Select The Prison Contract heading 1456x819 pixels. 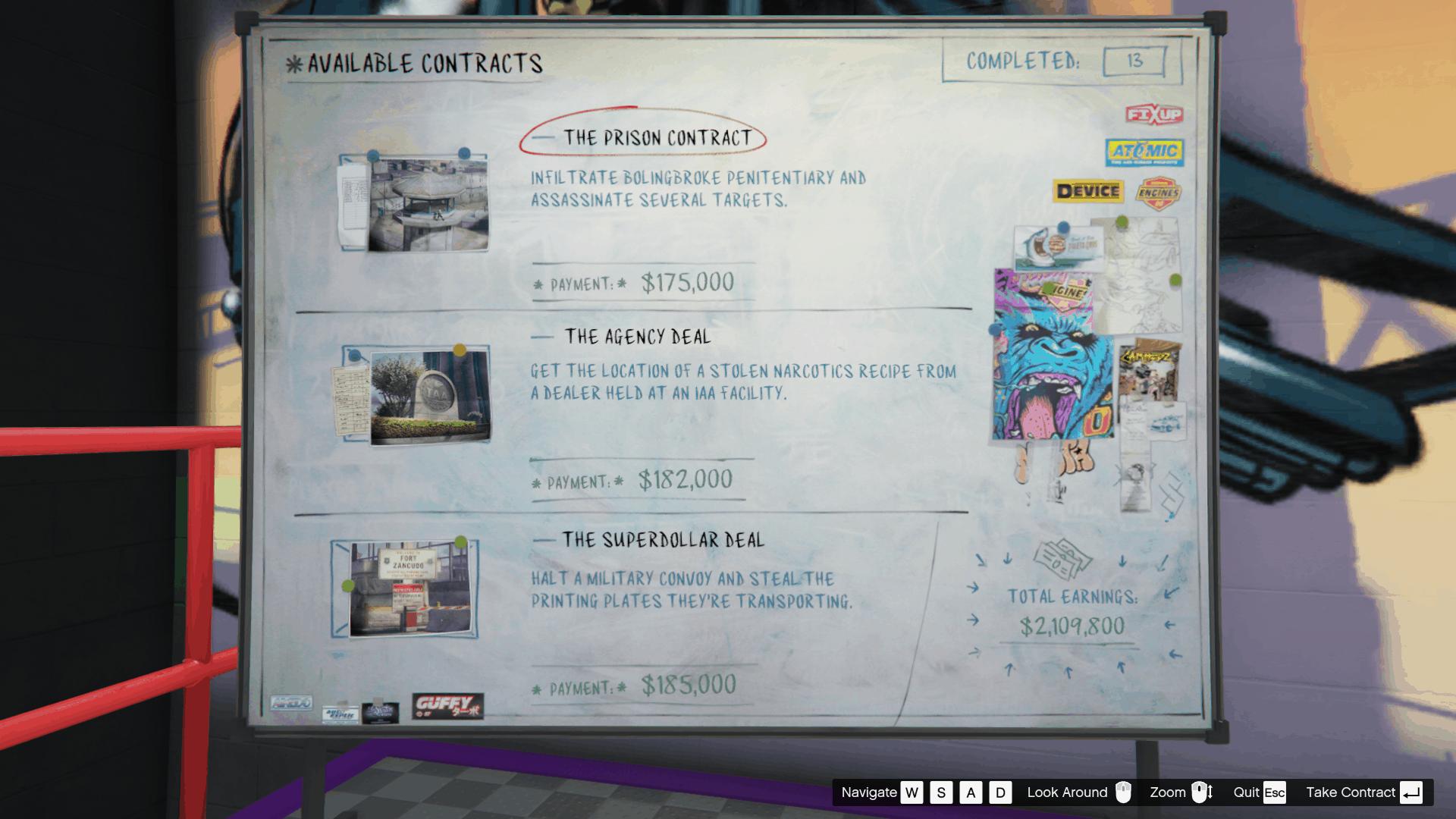[660, 136]
